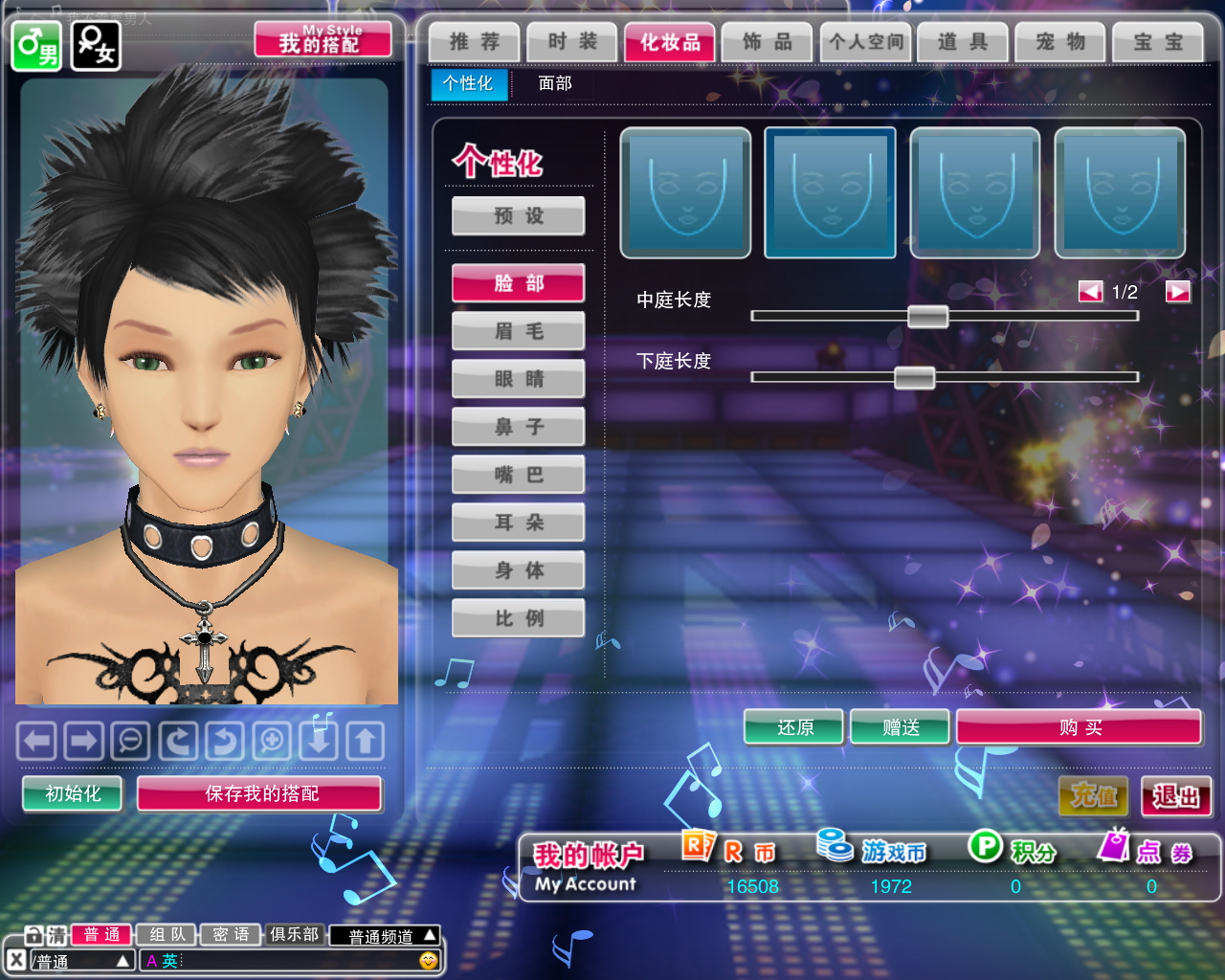Open the 眼睛 eyes category
This screenshot has width=1225, height=980.
[519, 379]
